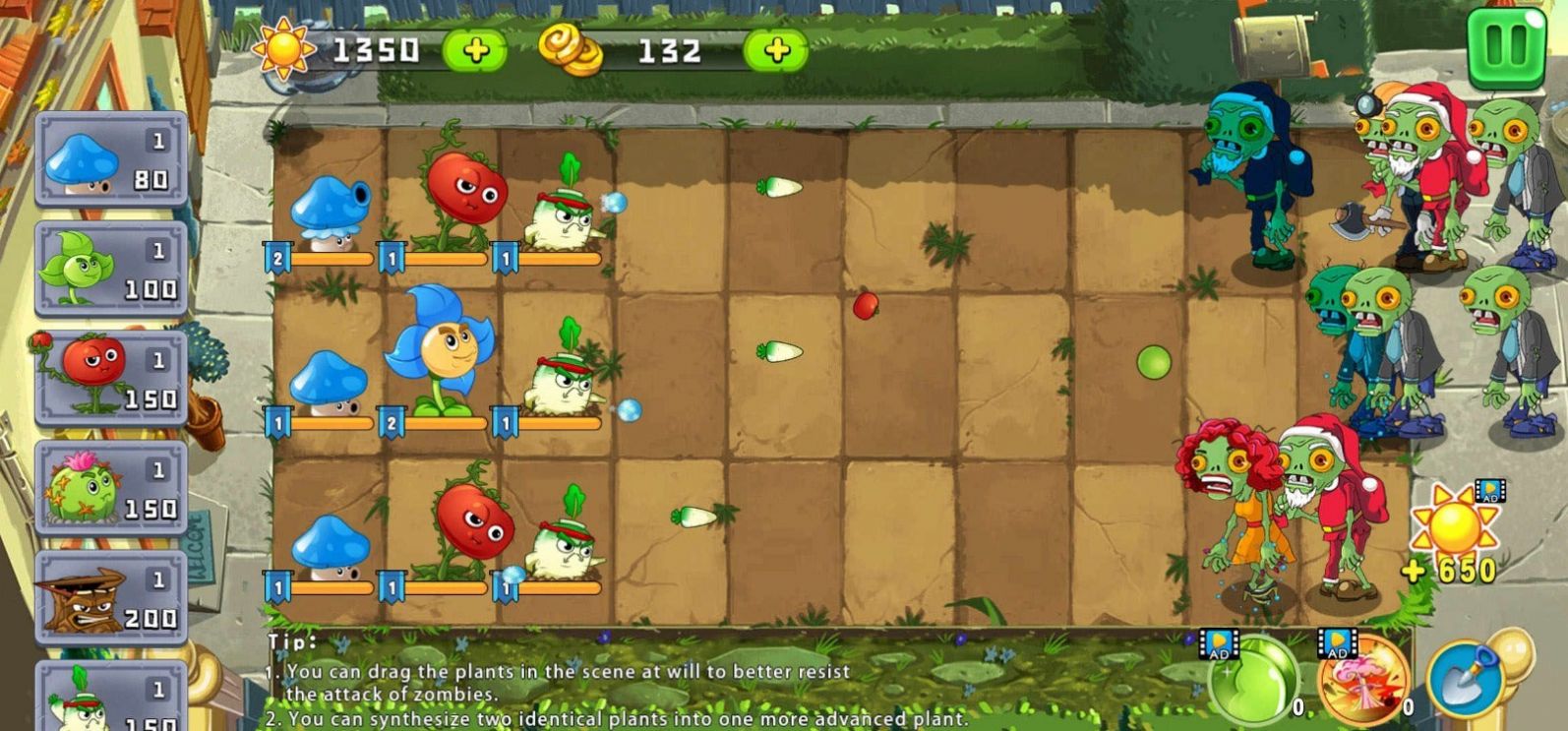Viewport: 1568px width, 731px height.
Task: Click the Tip text at the bottom
Action: point(291,640)
